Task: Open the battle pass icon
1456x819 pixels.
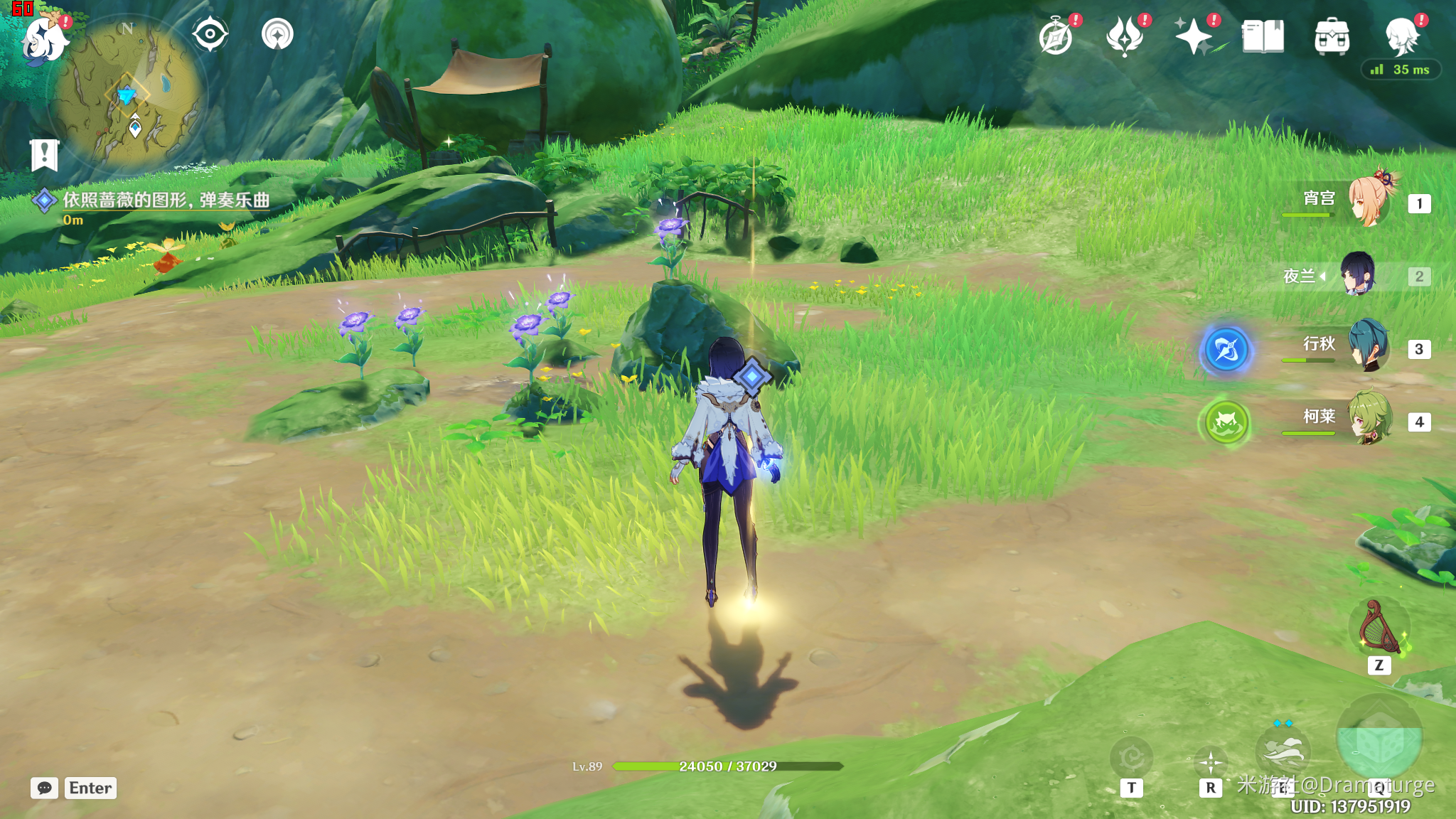Action: pyautogui.click(x=1125, y=37)
